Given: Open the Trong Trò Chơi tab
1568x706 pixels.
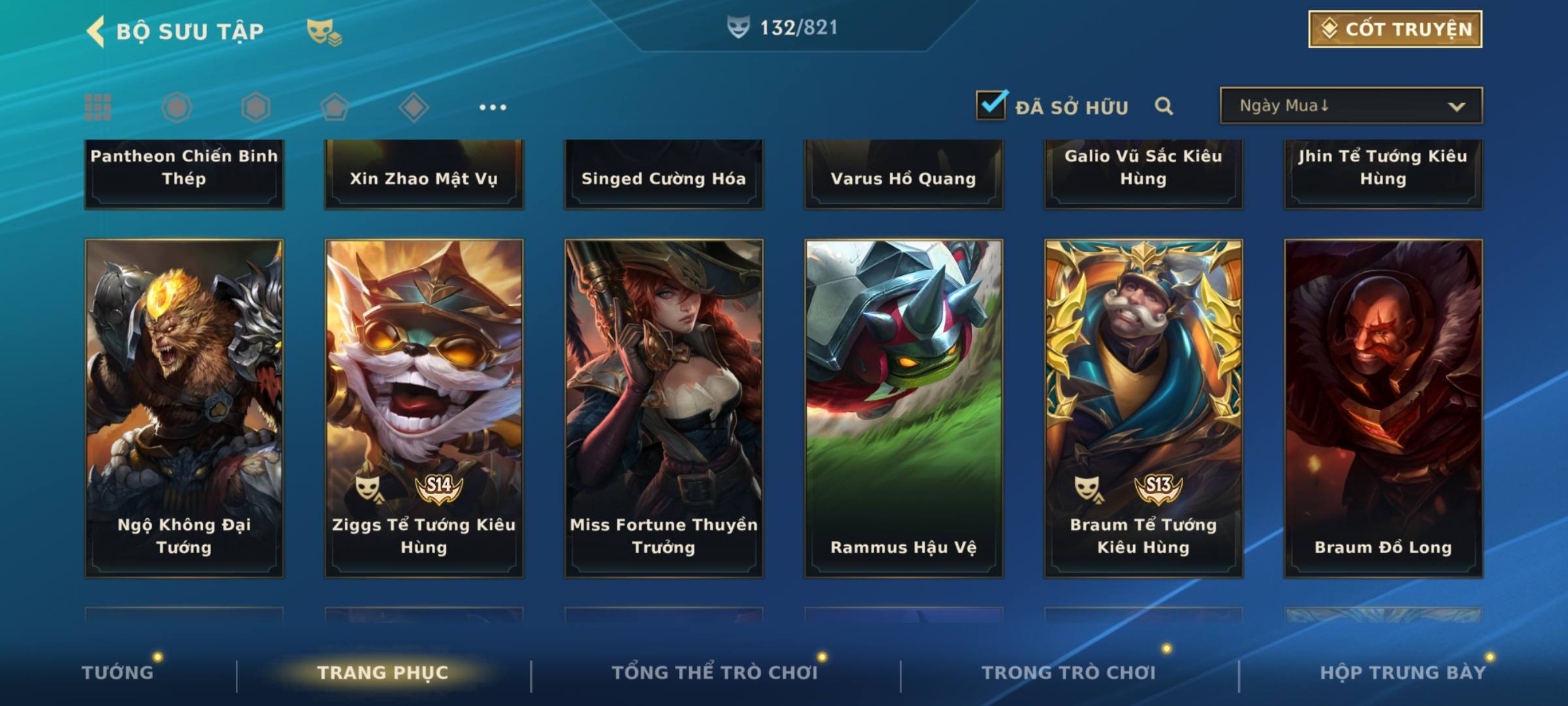Looking at the screenshot, I should coord(1069,672).
